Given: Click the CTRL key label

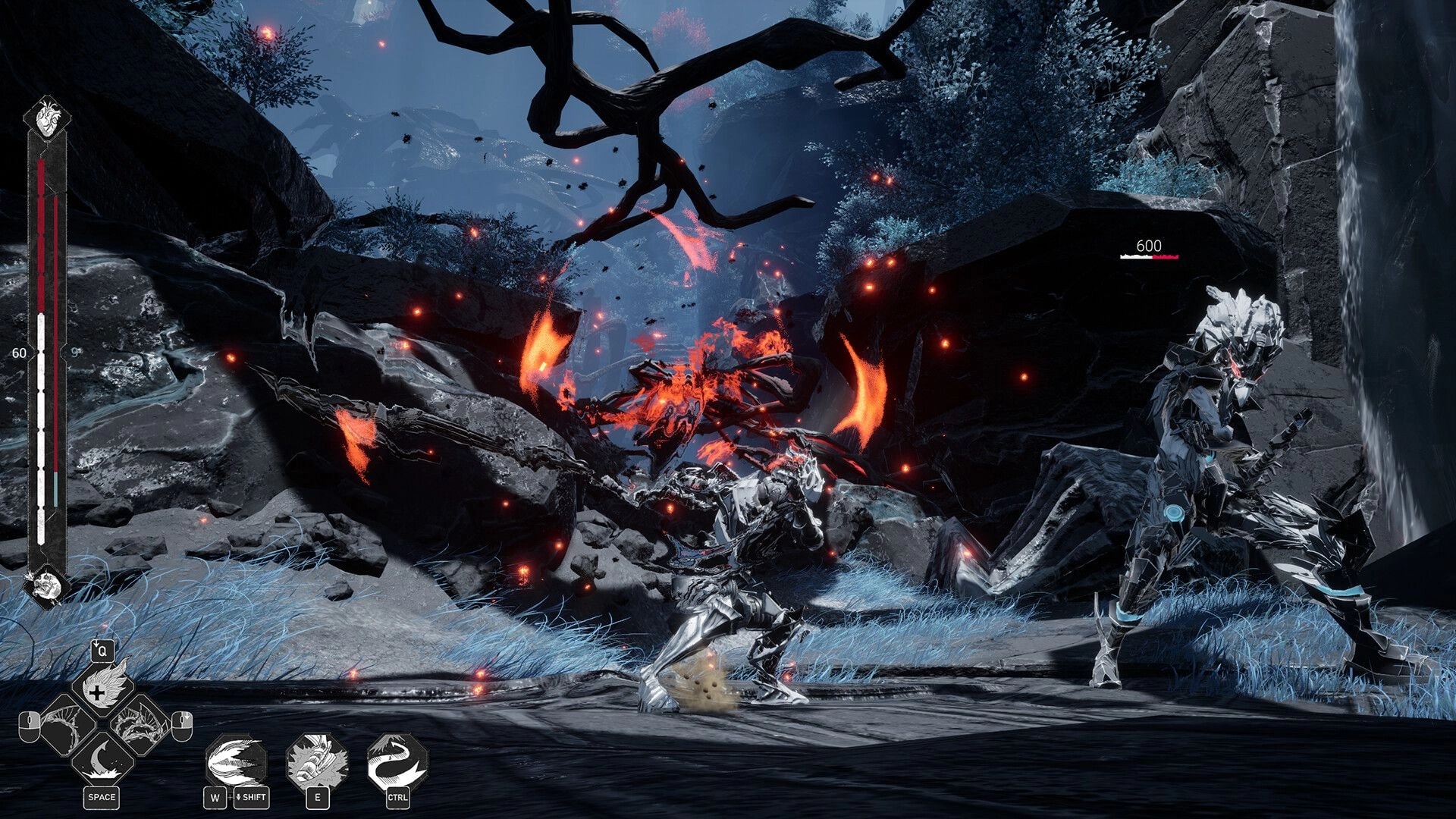Looking at the screenshot, I should pyautogui.click(x=398, y=797).
